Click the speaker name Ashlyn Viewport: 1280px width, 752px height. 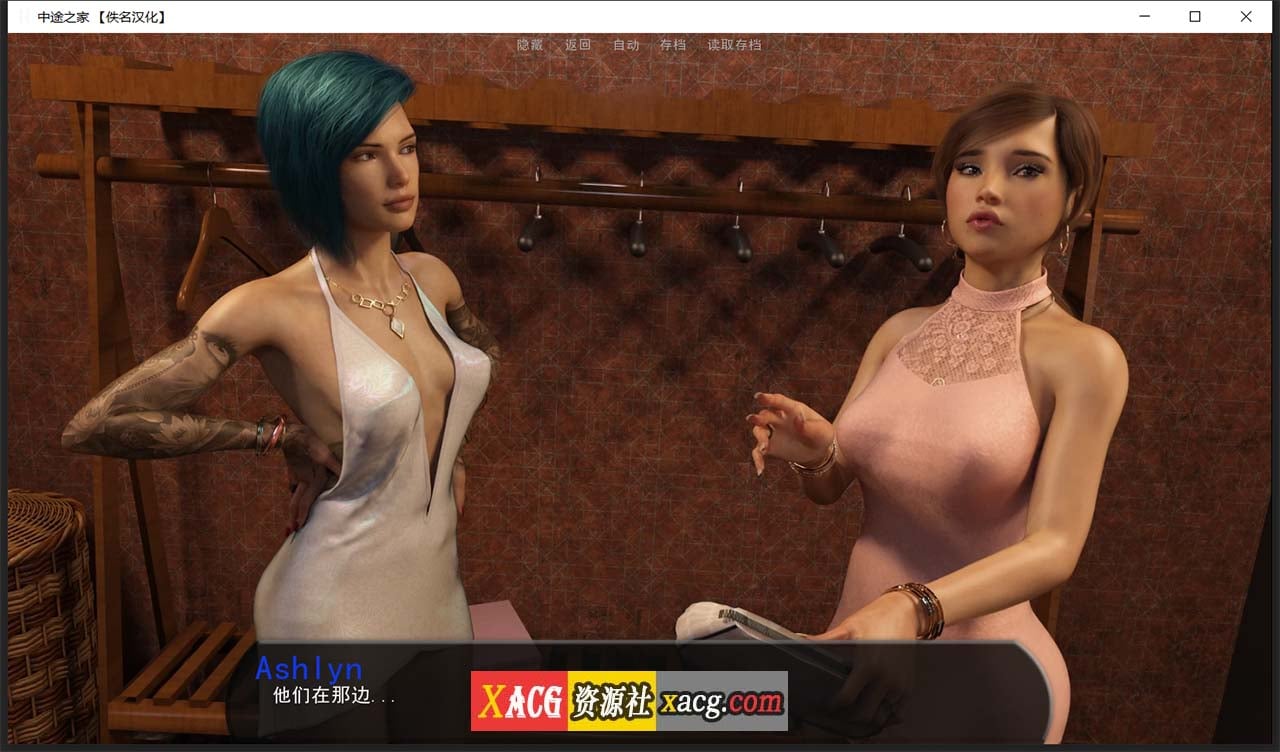pyautogui.click(x=310, y=669)
